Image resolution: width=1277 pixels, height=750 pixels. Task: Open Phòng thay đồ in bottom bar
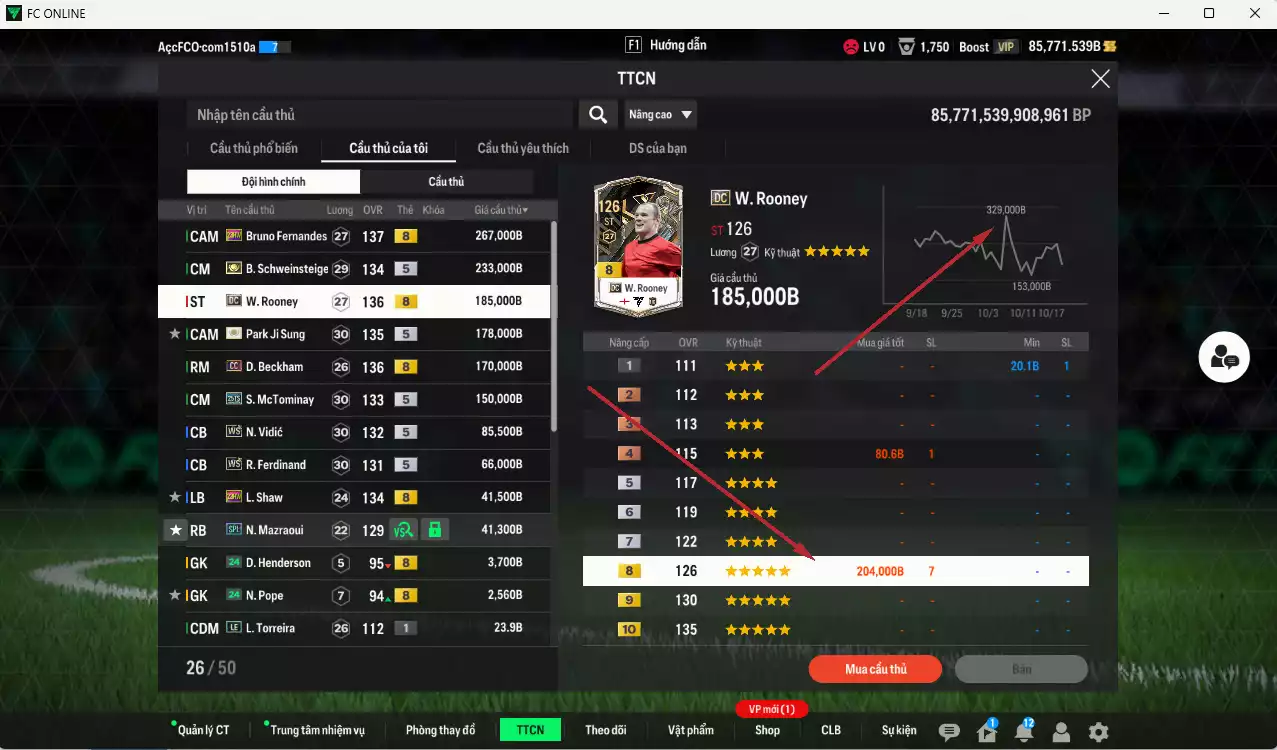[440, 730]
